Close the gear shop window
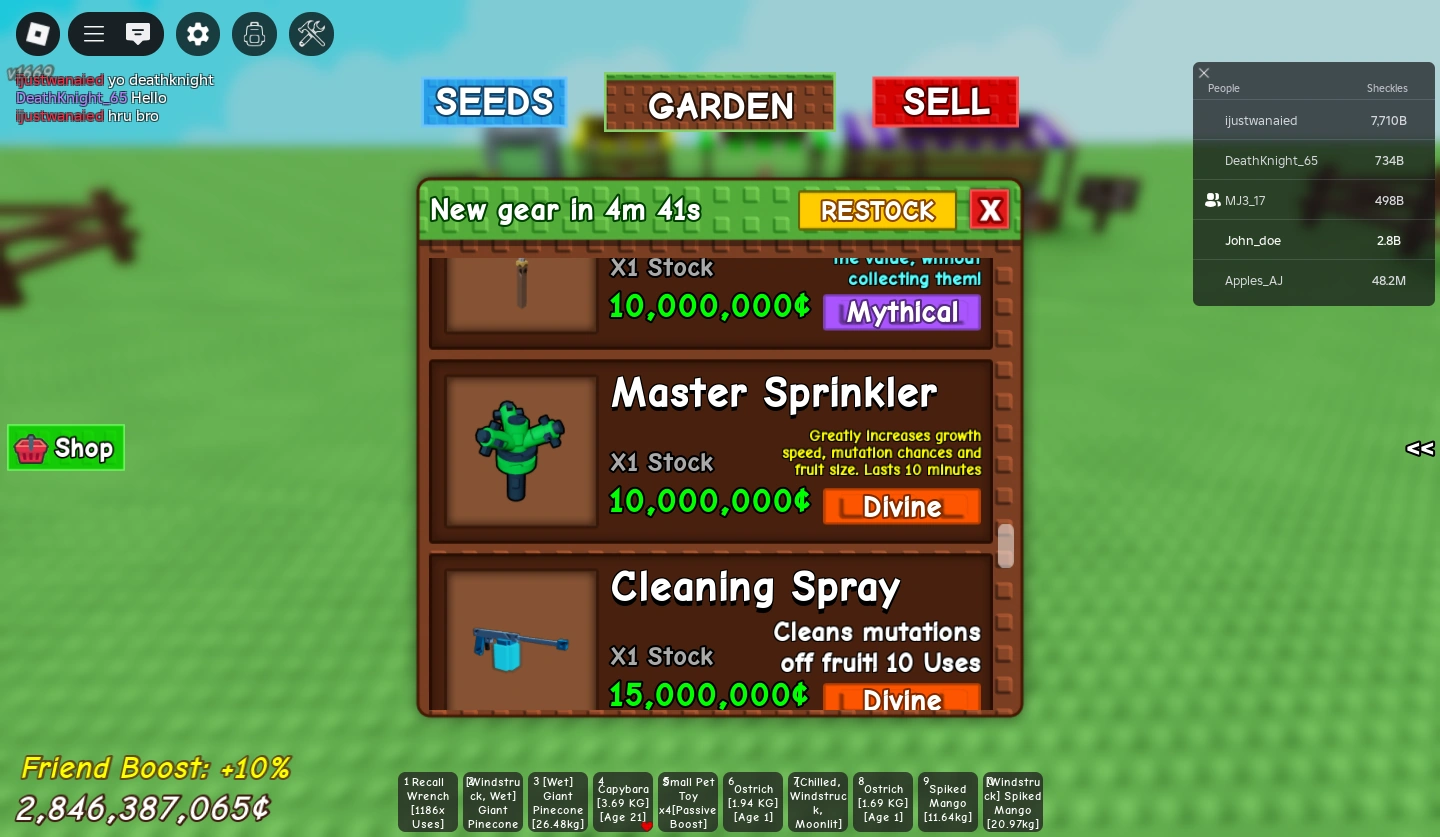The height and width of the screenshot is (837, 1440). (x=990, y=210)
